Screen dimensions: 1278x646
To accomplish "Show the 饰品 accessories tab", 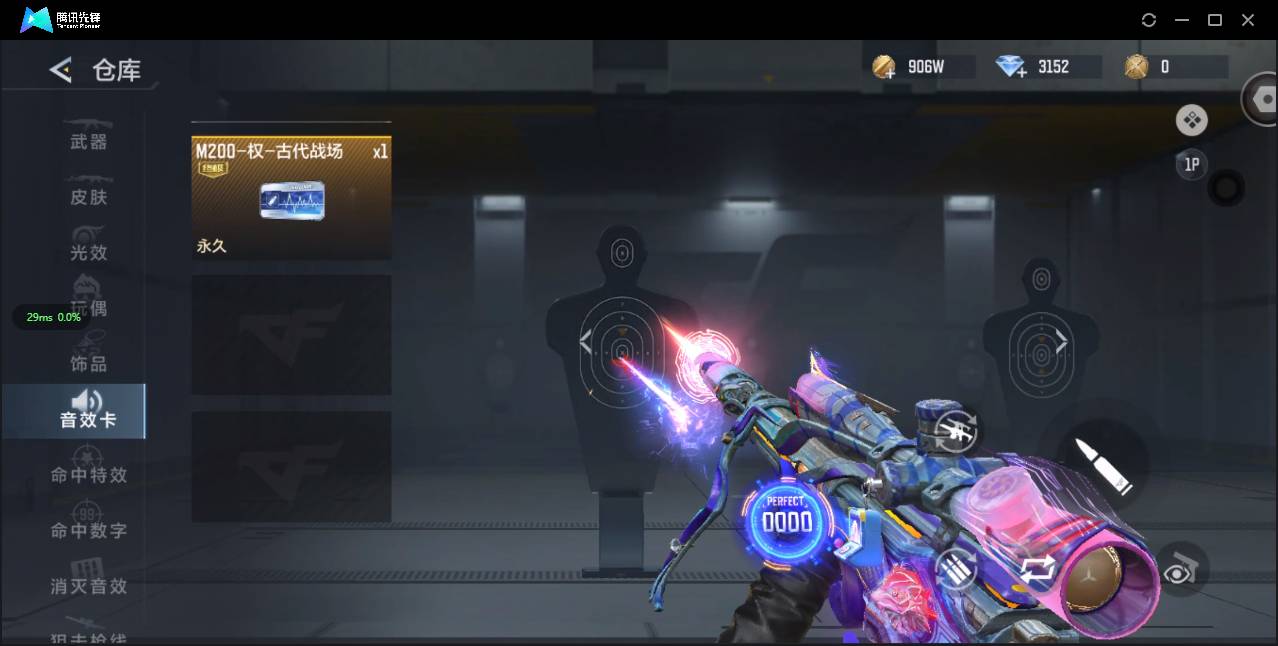I will (x=88, y=363).
